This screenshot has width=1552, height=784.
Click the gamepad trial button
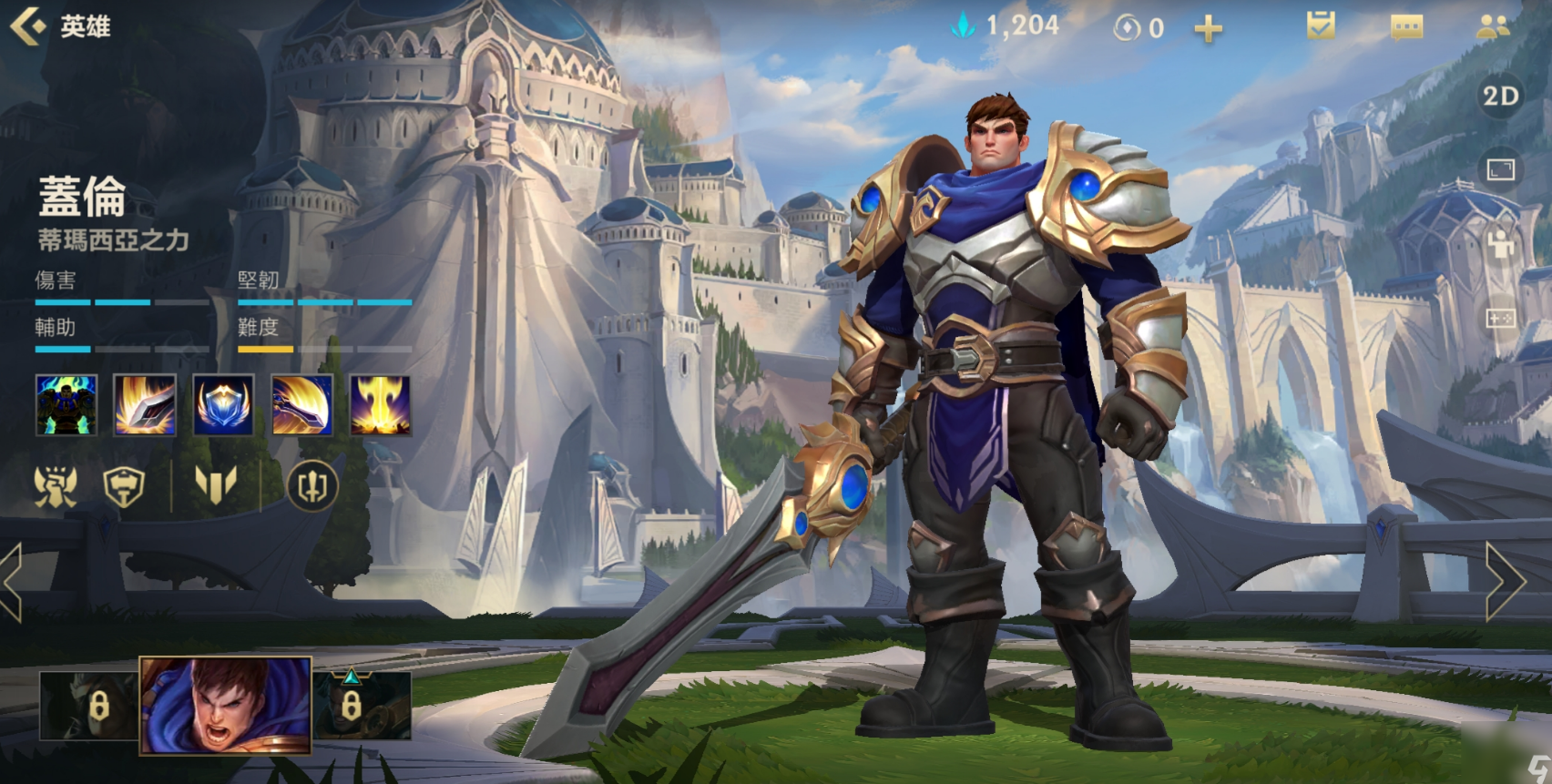[x=1500, y=318]
